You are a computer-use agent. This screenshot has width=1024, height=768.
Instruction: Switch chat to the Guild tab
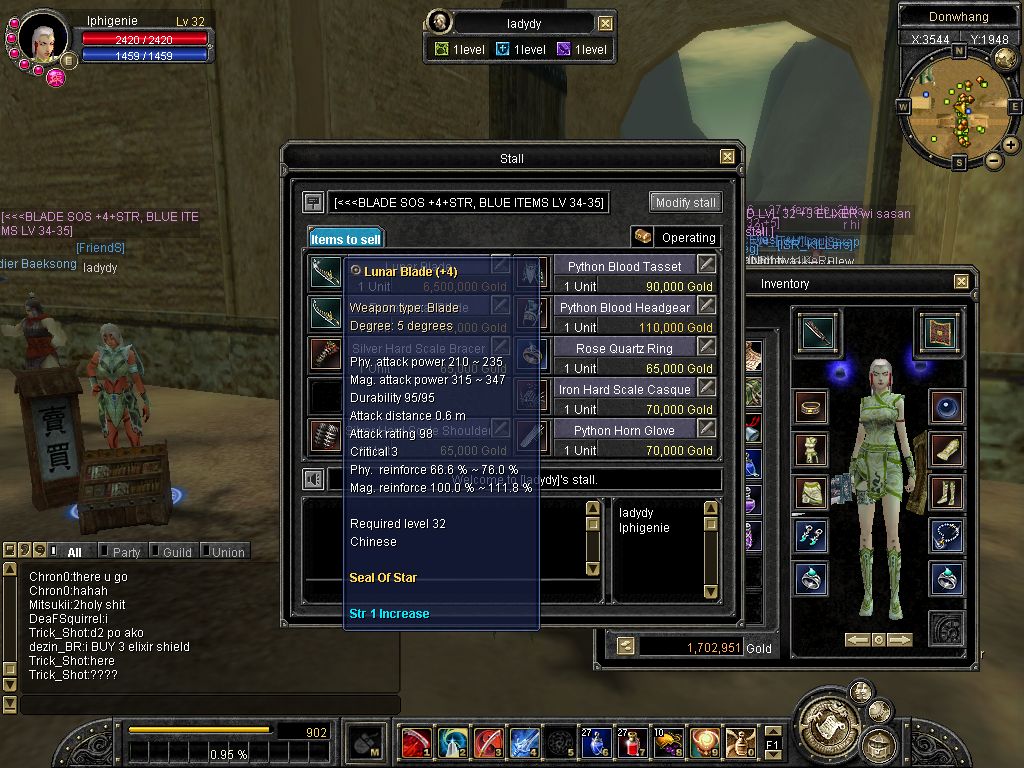(176, 552)
